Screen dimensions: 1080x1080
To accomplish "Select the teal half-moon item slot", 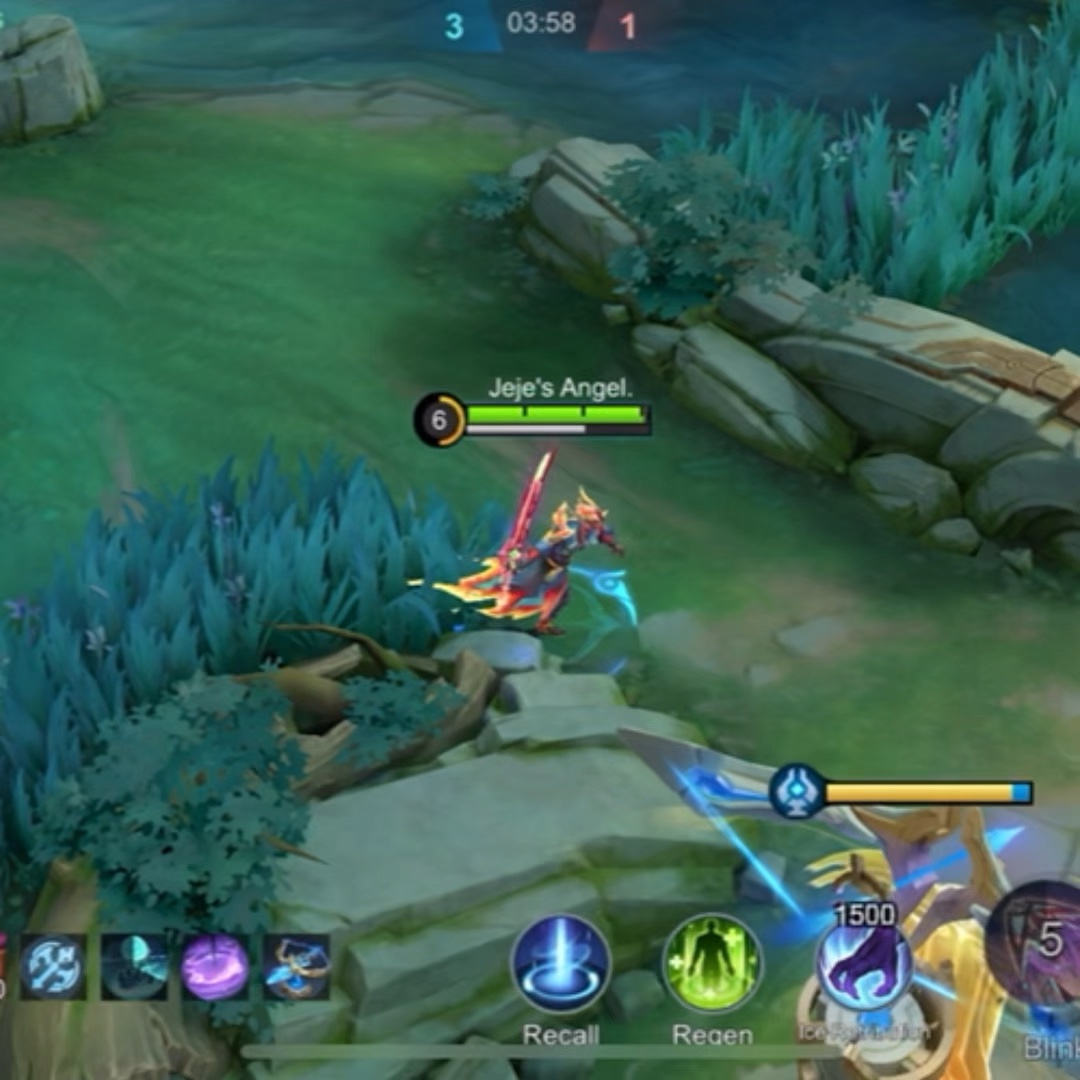I will (134, 967).
